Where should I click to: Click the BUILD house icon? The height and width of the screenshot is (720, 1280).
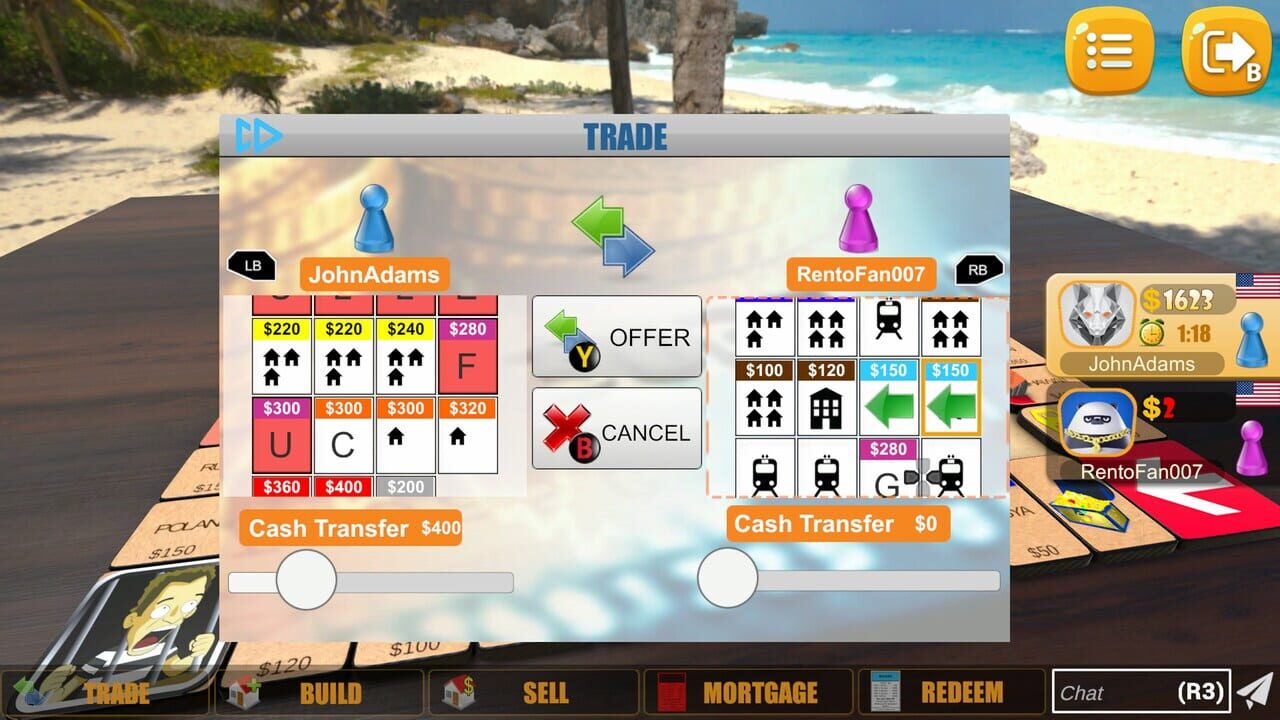[x=243, y=691]
